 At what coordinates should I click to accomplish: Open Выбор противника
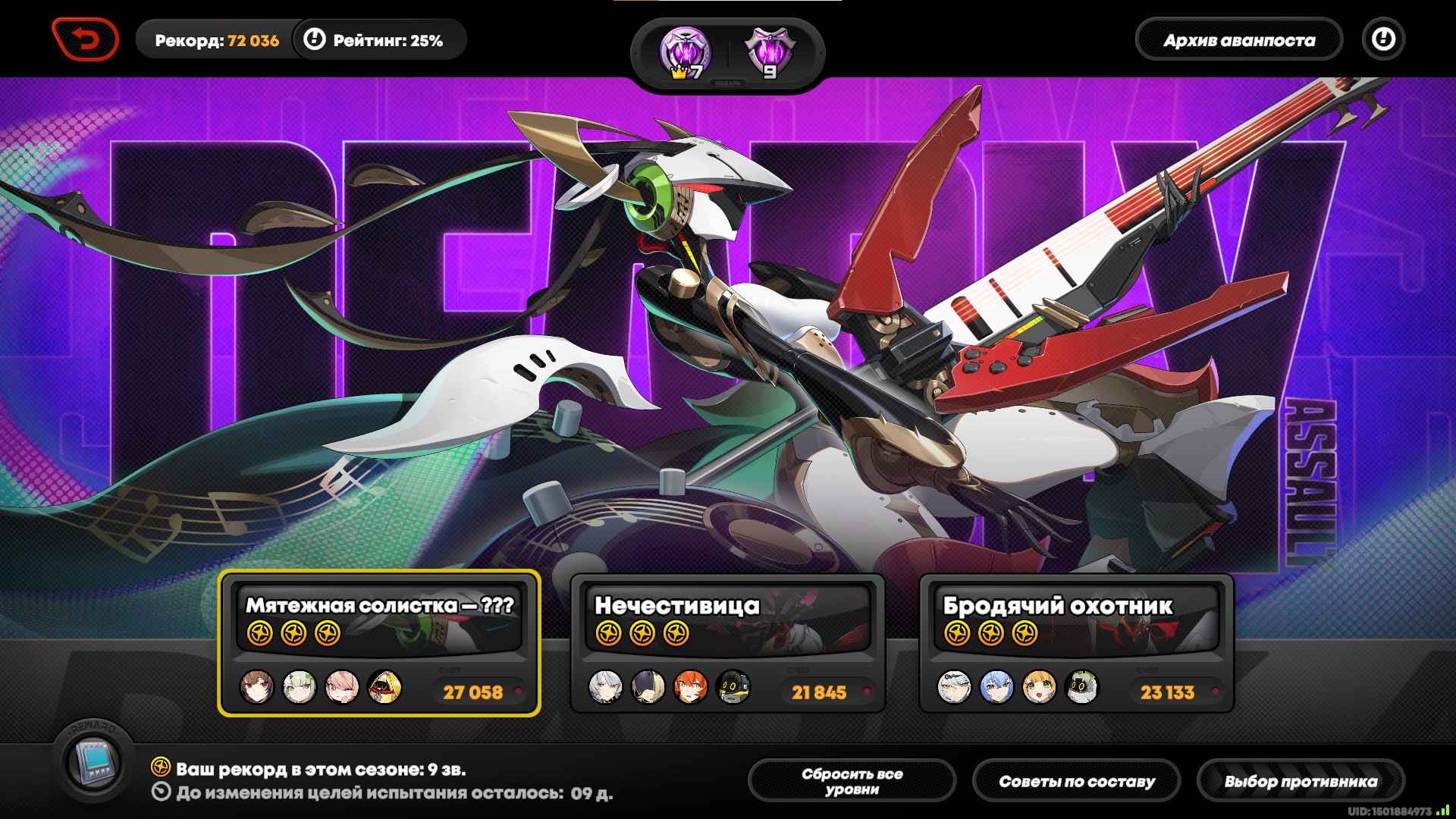(x=1301, y=781)
